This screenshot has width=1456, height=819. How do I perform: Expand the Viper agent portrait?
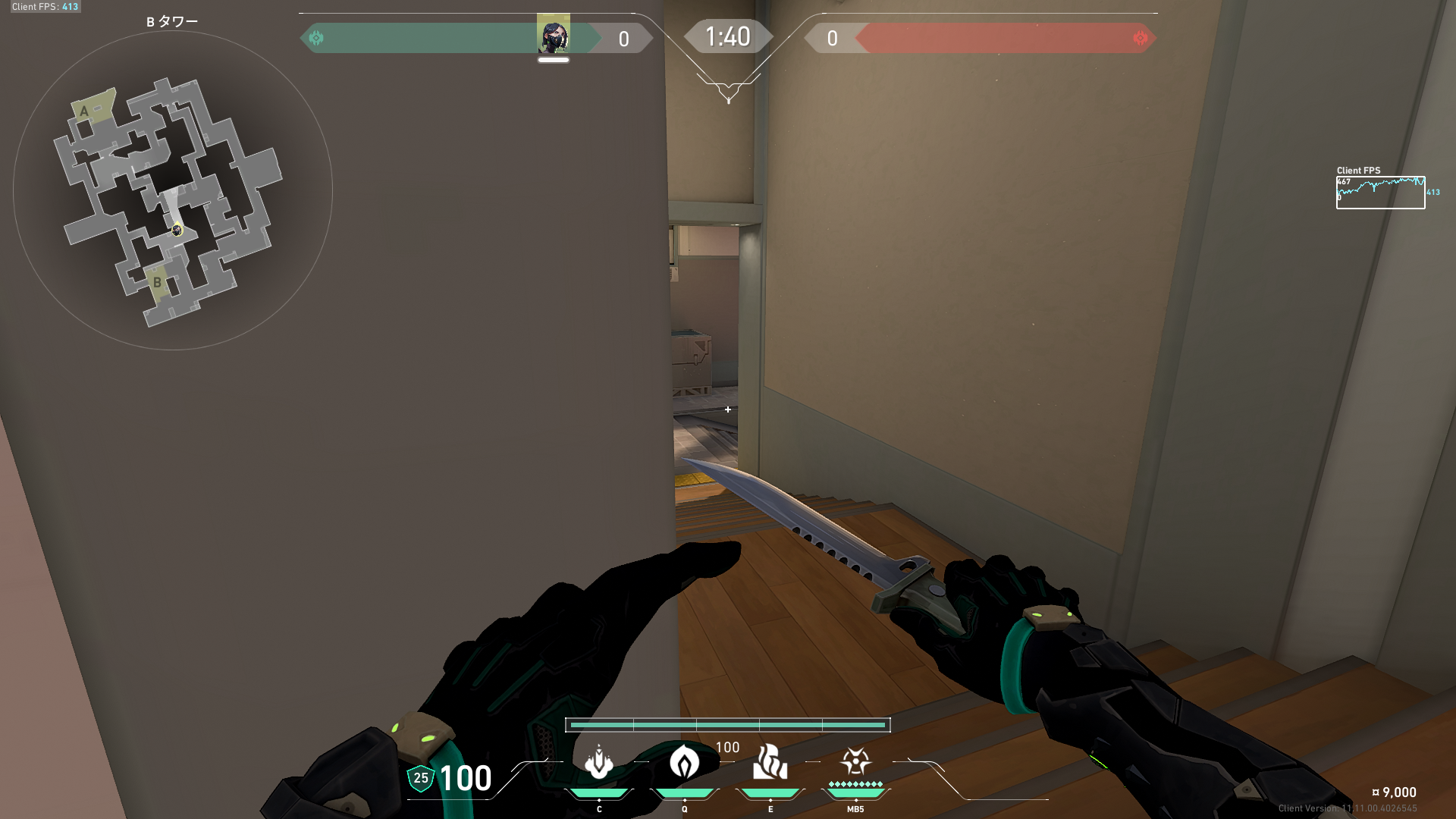554,35
